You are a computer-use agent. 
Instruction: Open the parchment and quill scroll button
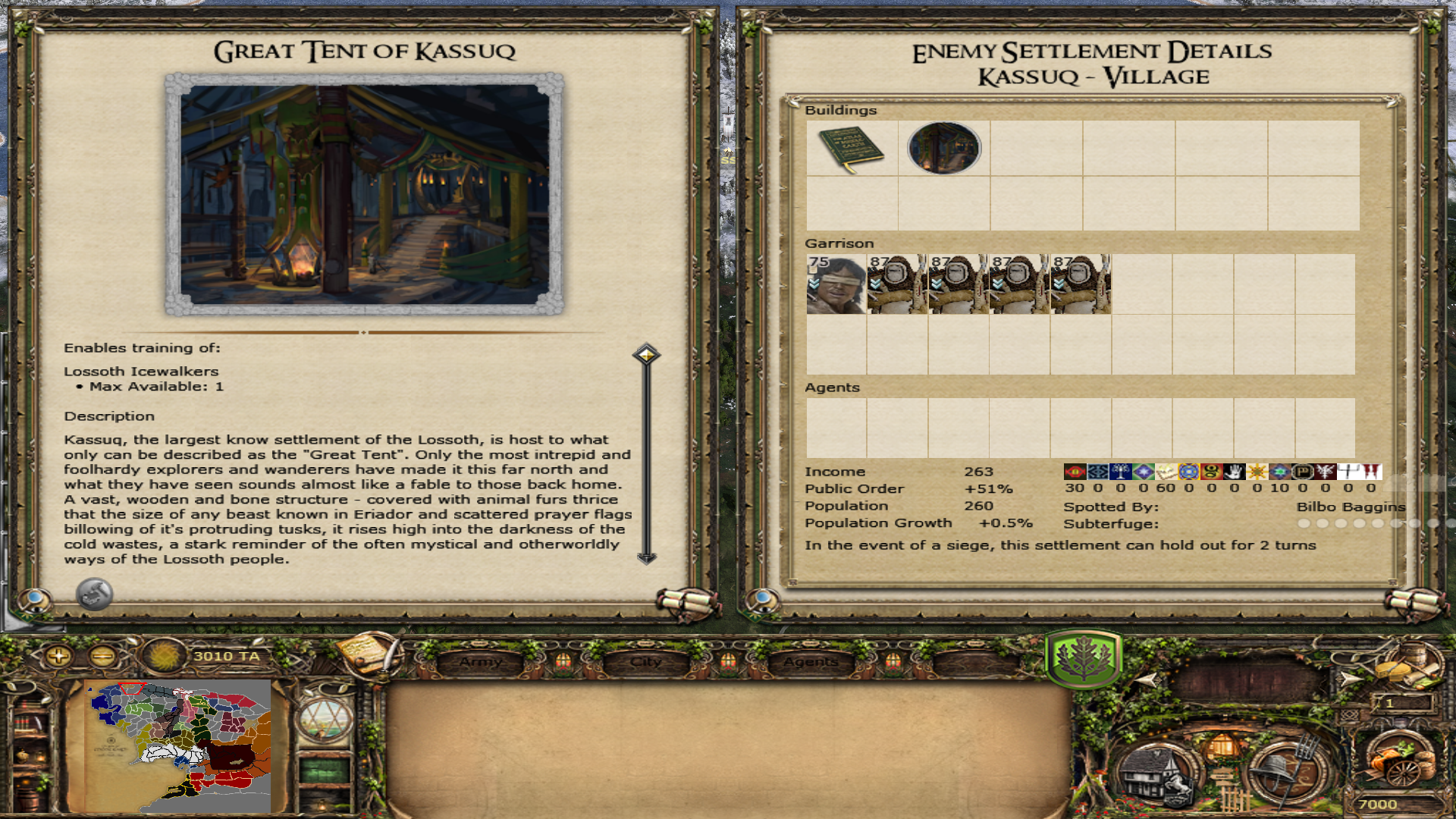click(x=369, y=654)
